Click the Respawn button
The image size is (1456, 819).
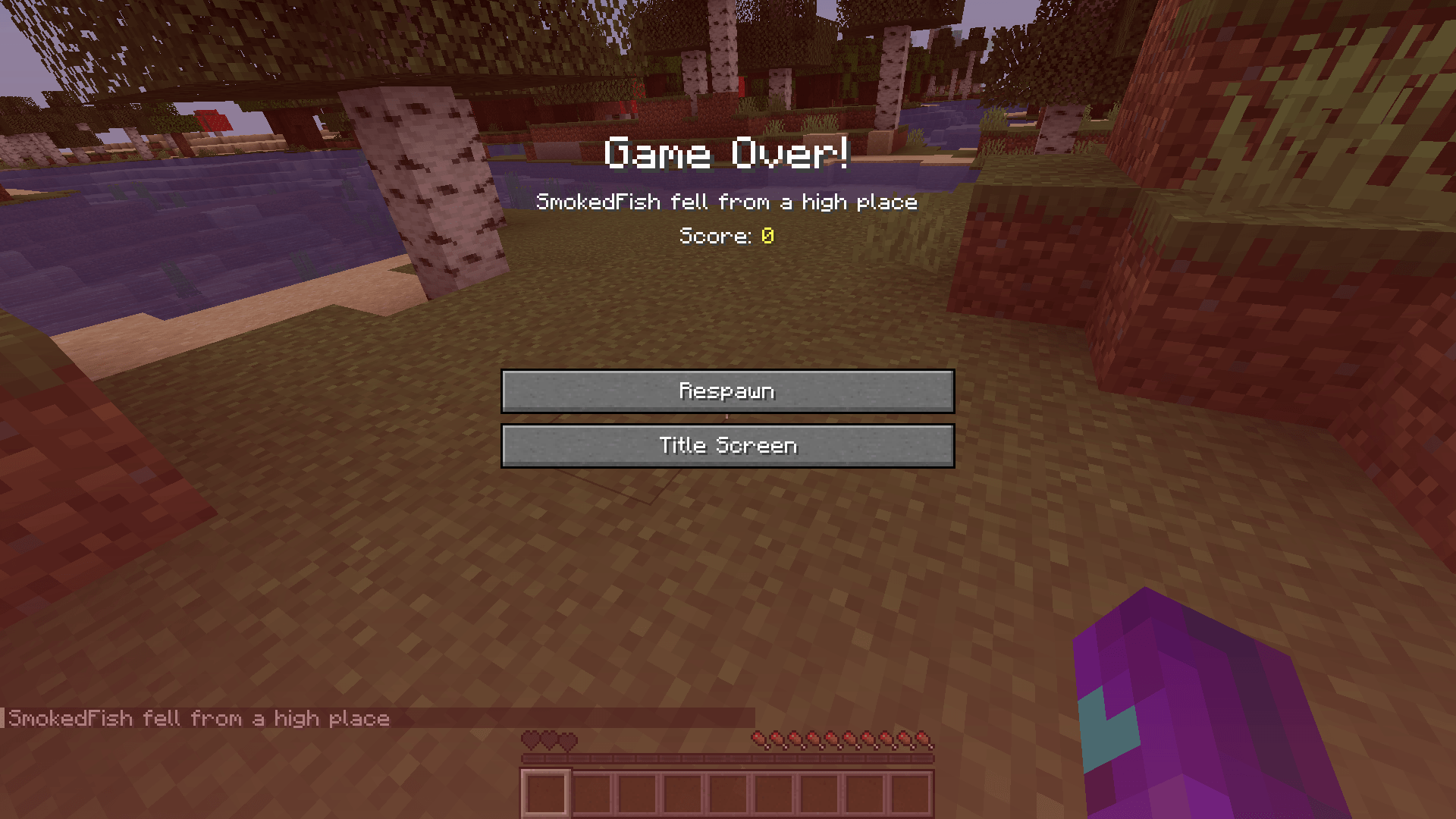click(x=726, y=391)
